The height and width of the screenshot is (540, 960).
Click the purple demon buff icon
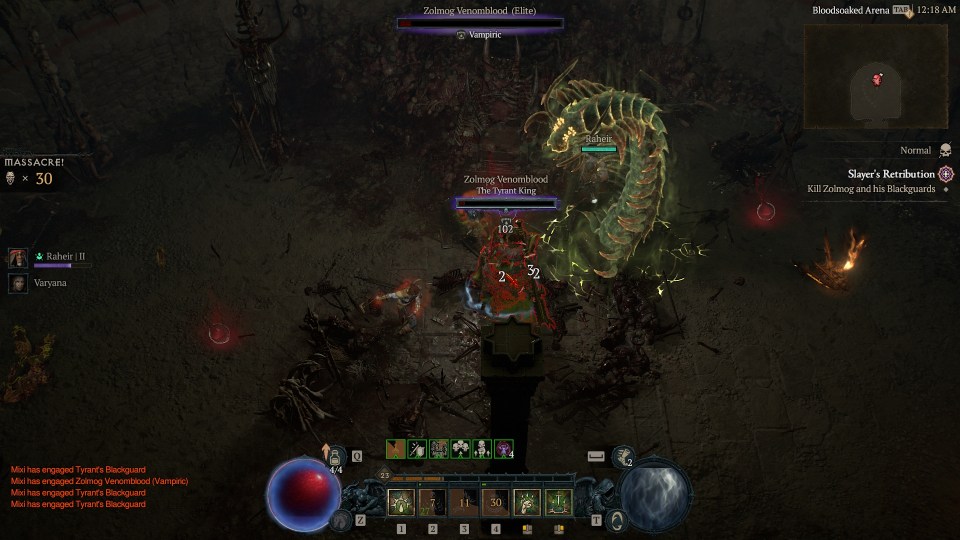point(504,449)
